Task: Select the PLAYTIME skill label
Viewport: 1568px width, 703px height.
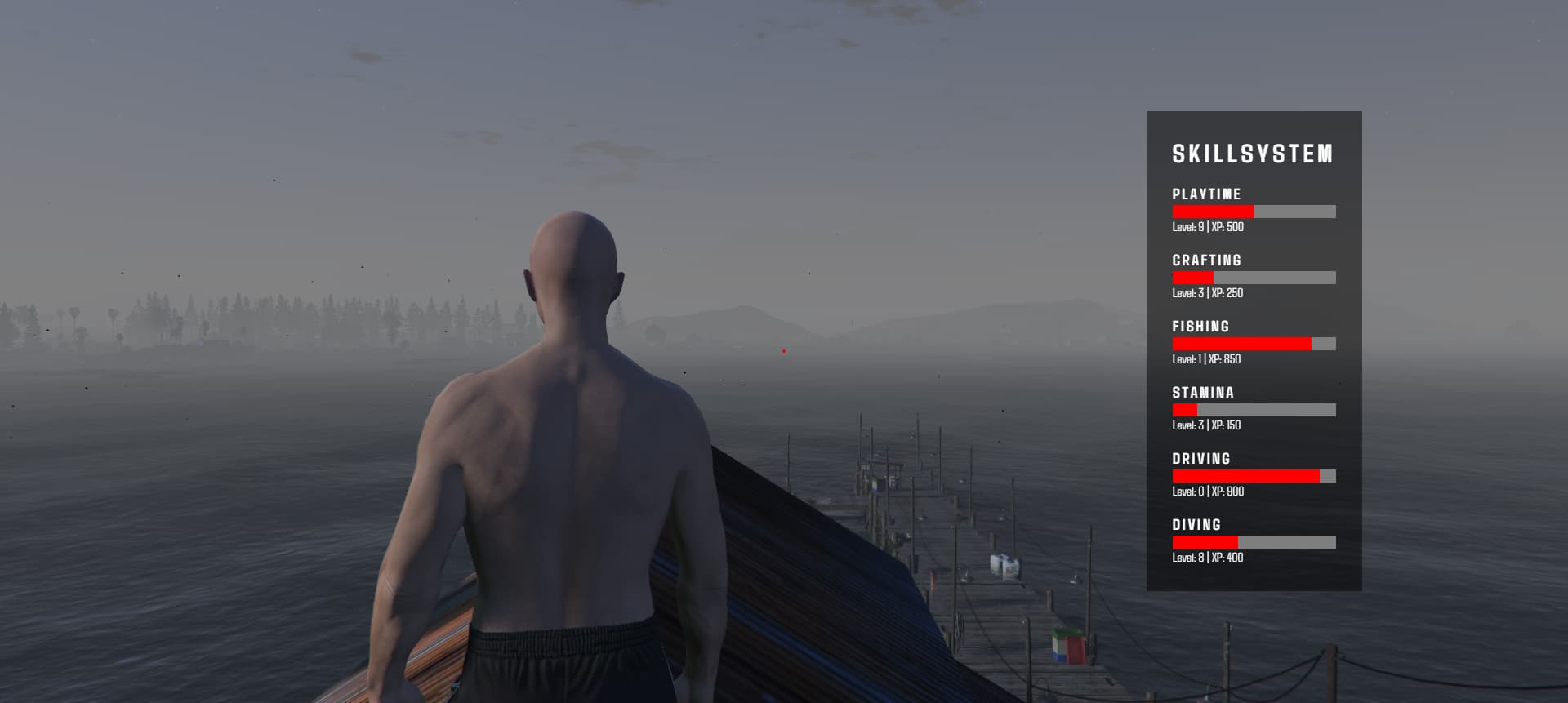Action: (1205, 194)
